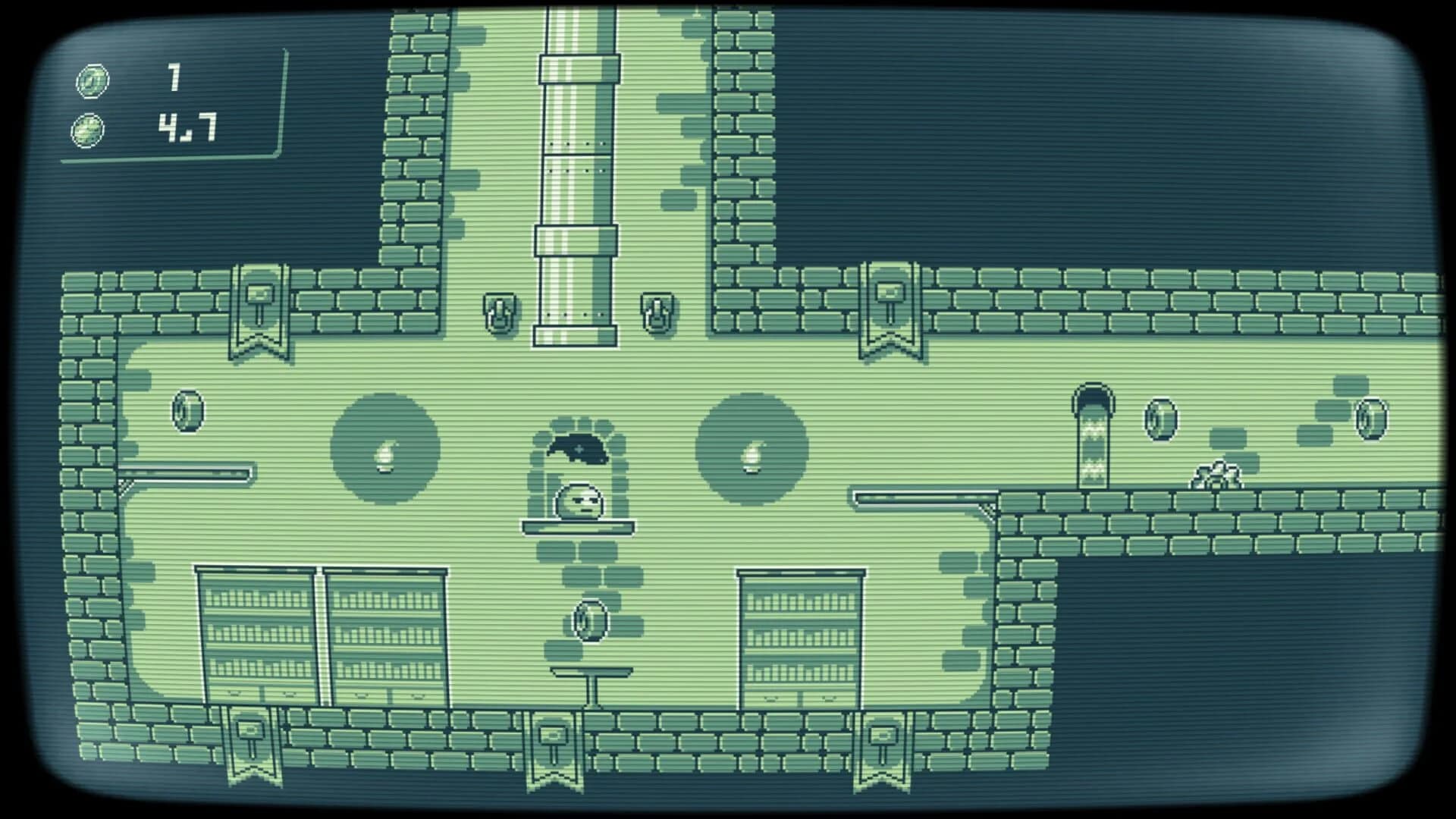Click the bomb beside the left dark circle

point(385,458)
